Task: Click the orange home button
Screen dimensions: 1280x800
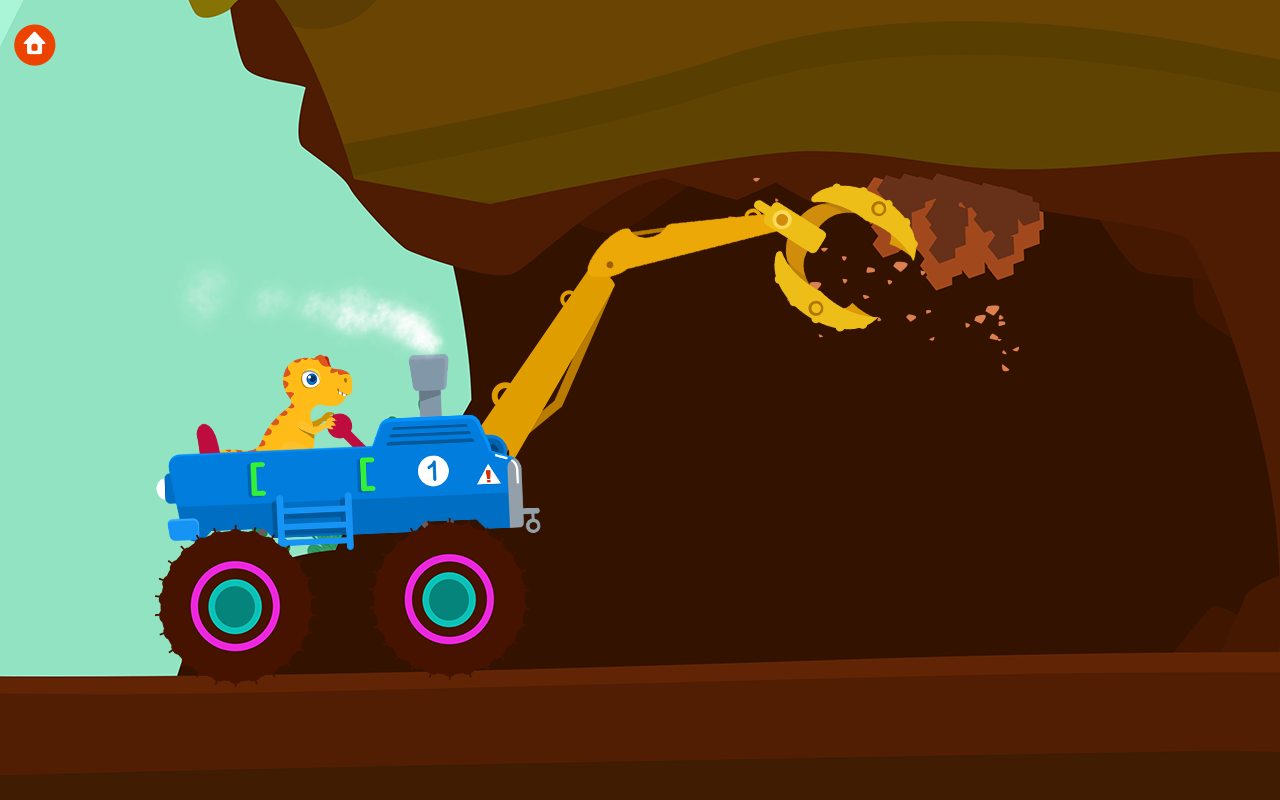Action: pyautogui.click(x=33, y=44)
